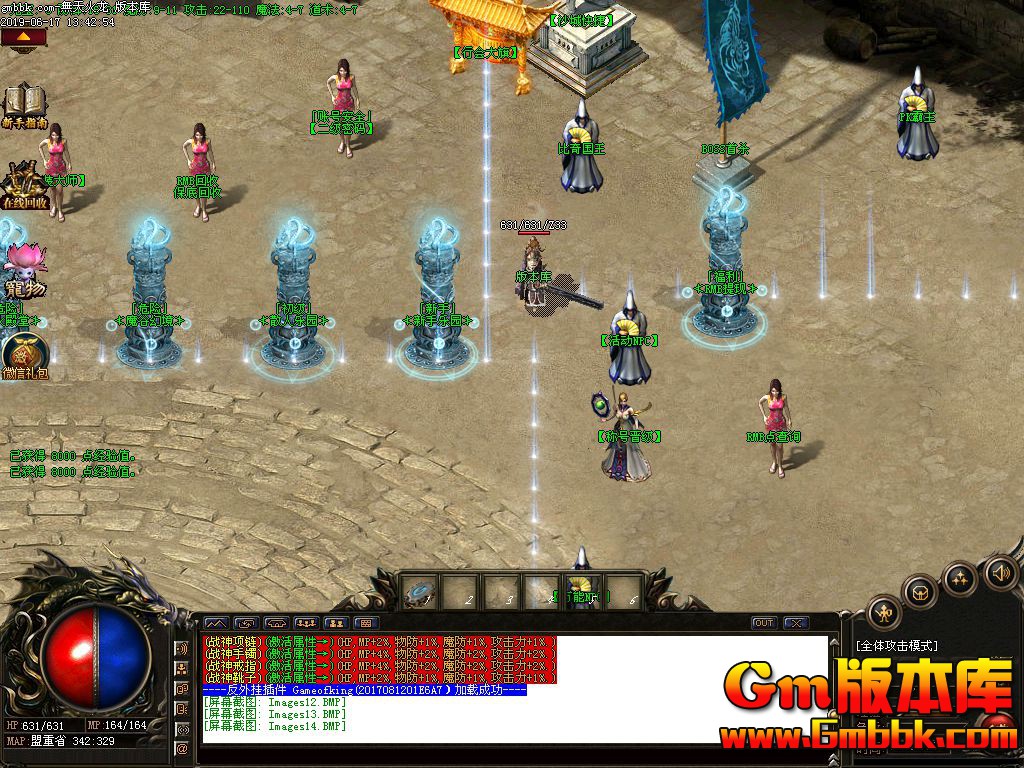Collapse the top-left arrow toggle panel
1024x768 pixels.
coord(24,39)
